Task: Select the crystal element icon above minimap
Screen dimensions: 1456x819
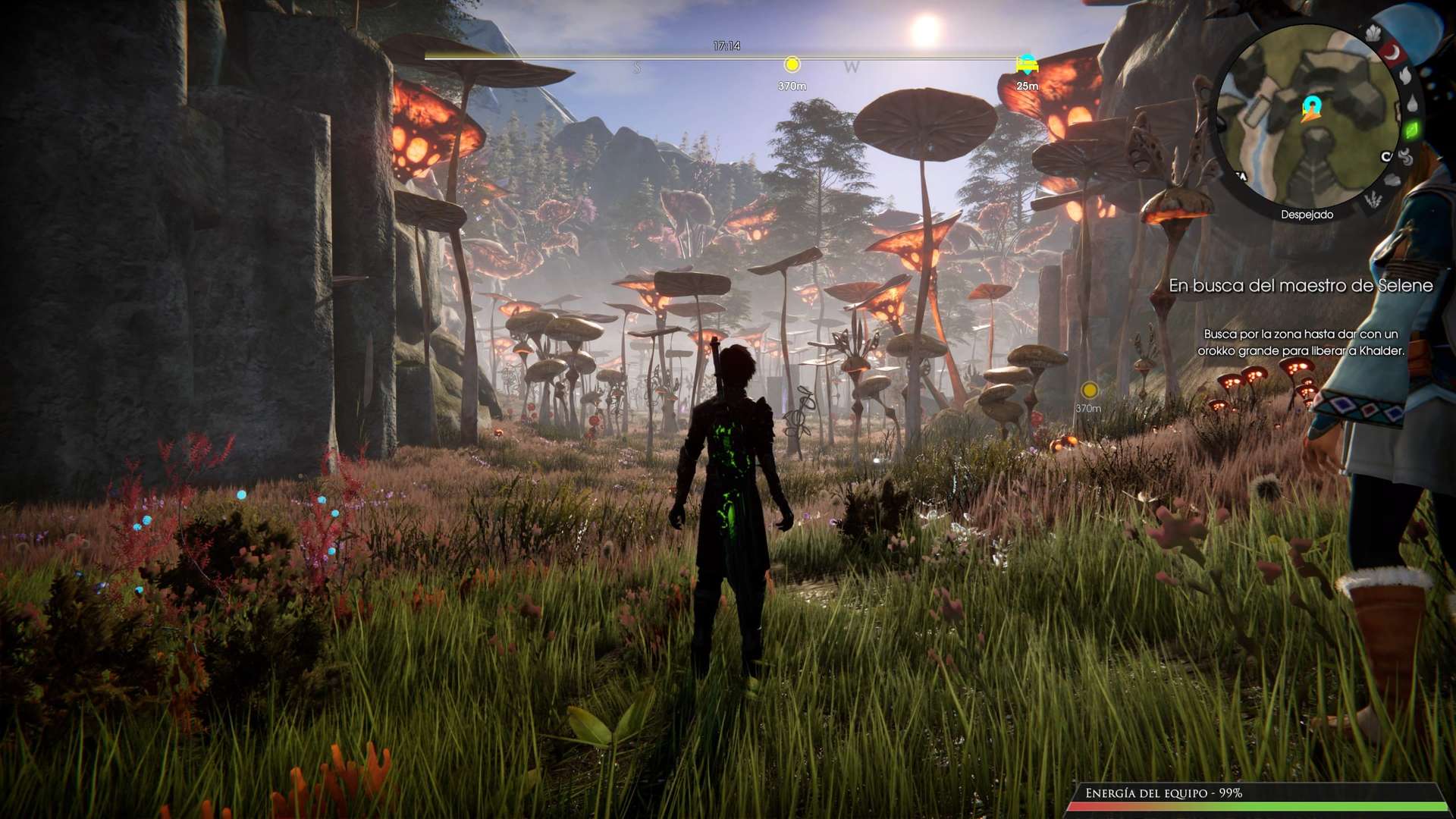Action: pyautogui.click(x=1373, y=33)
